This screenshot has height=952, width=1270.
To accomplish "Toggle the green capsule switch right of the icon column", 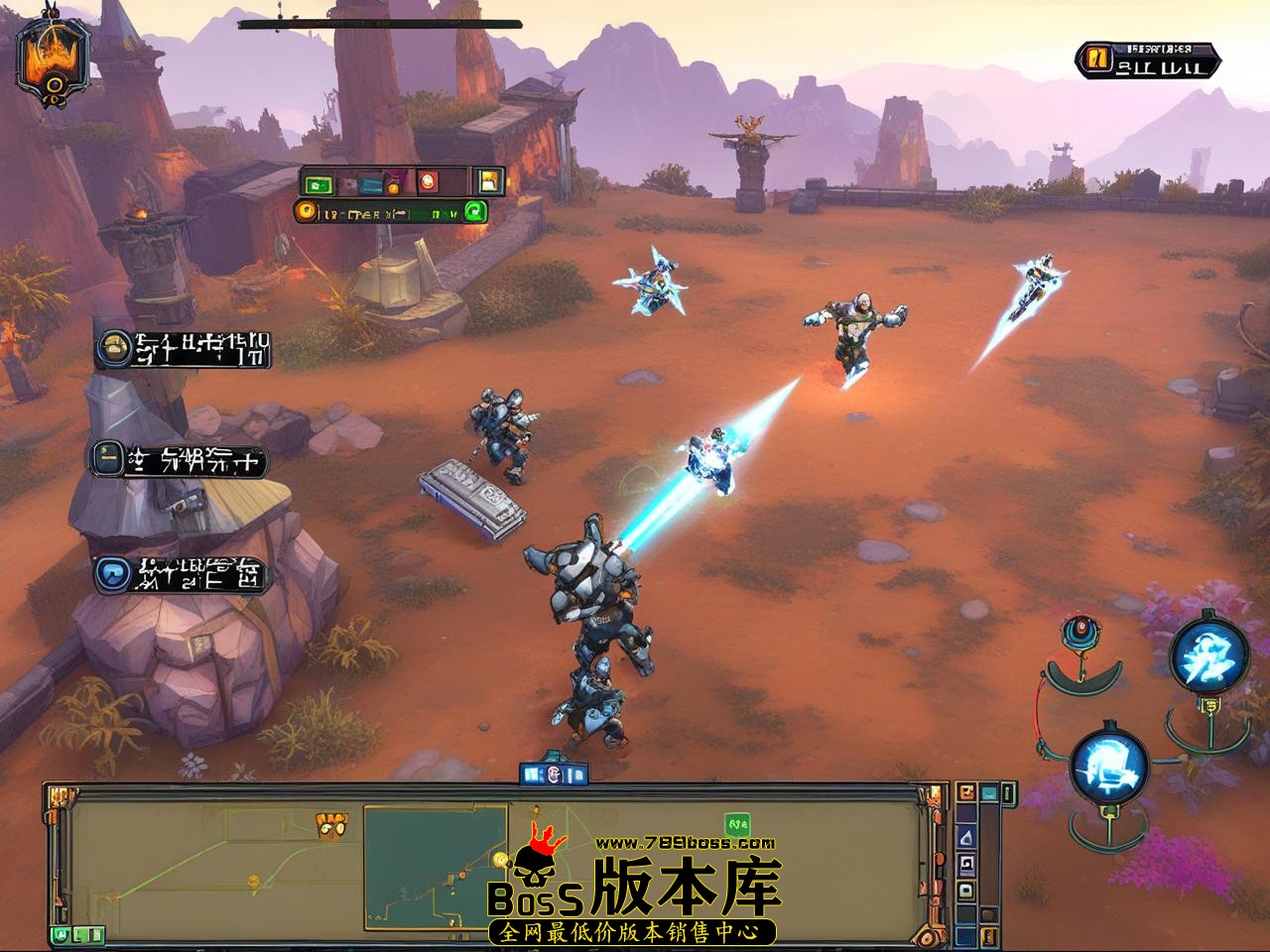I will tap(1007, 792).
